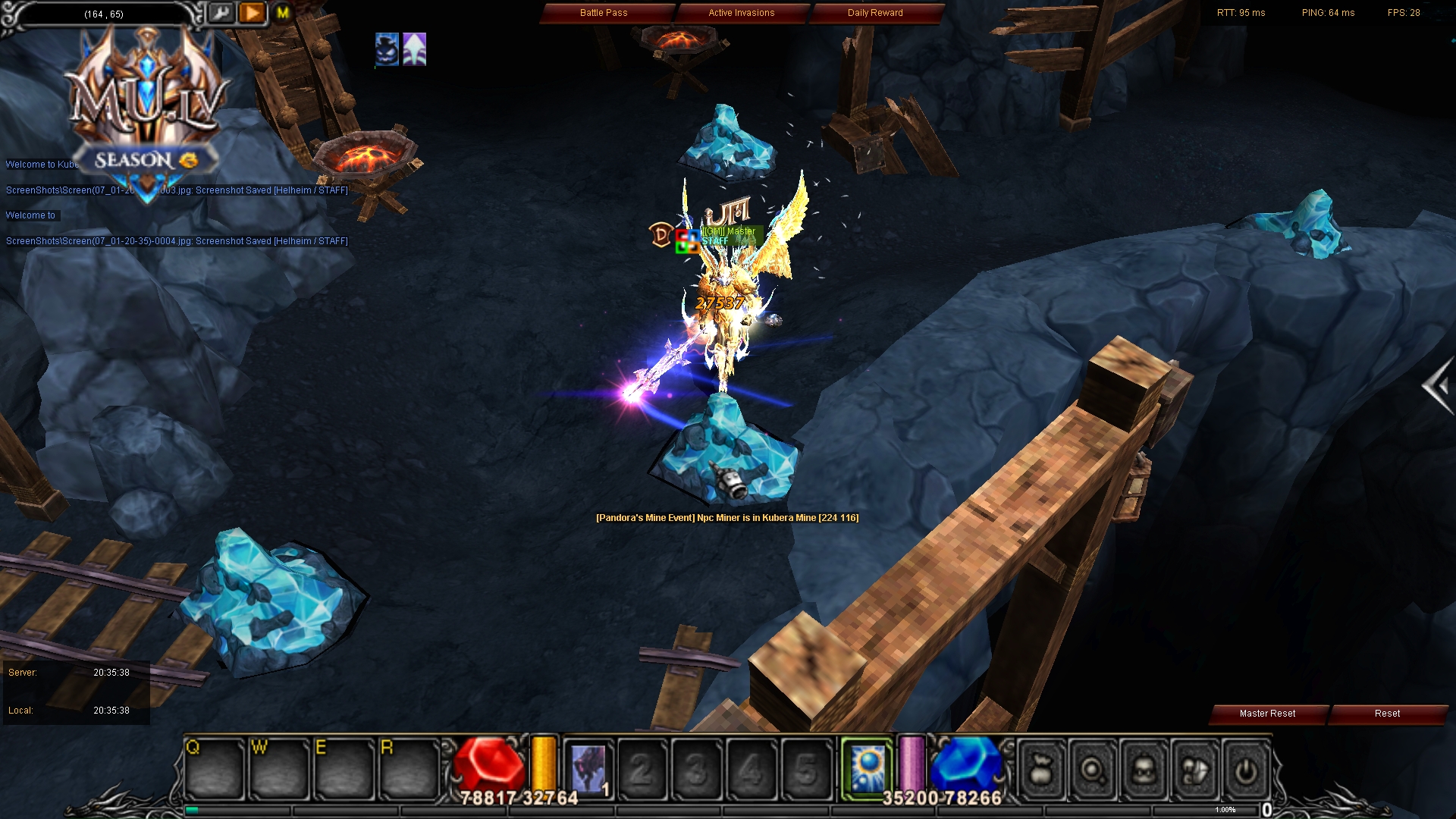Open the skull monster info icon
This screenshot has height=819, width=1456.
tap(1142, 770)
